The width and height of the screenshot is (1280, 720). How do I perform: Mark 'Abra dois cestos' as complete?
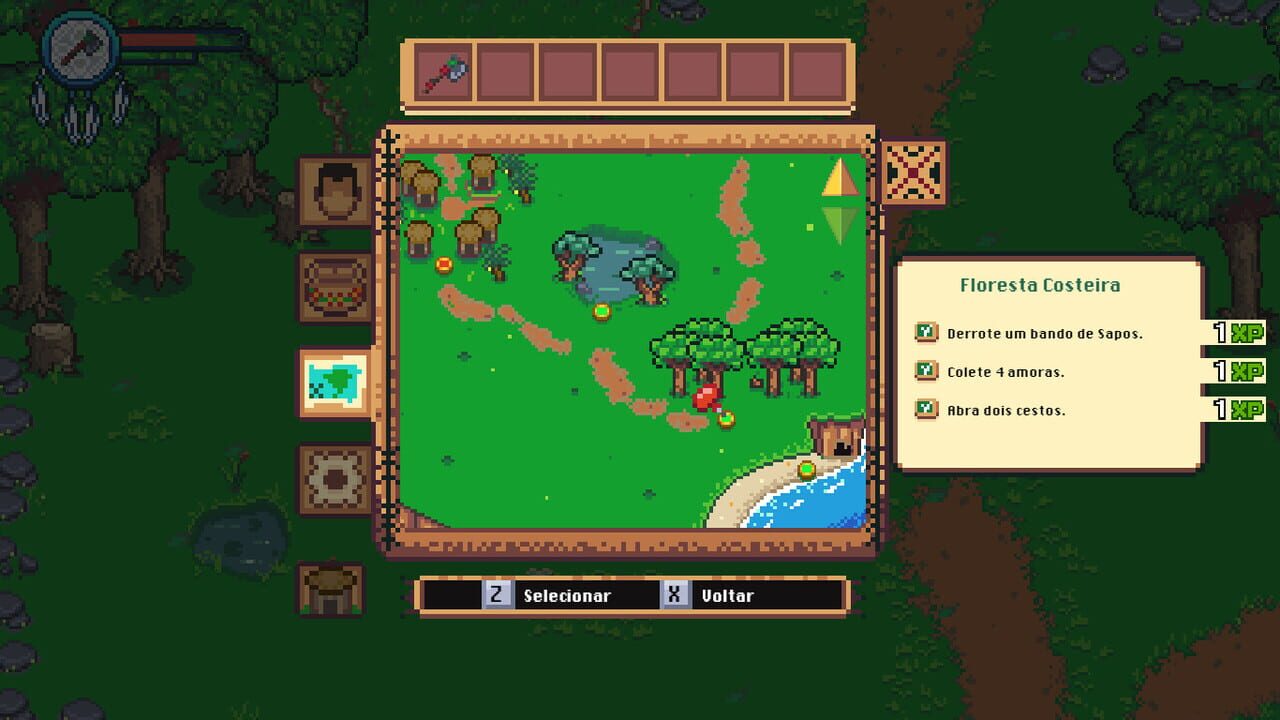[x=926, y=410]
